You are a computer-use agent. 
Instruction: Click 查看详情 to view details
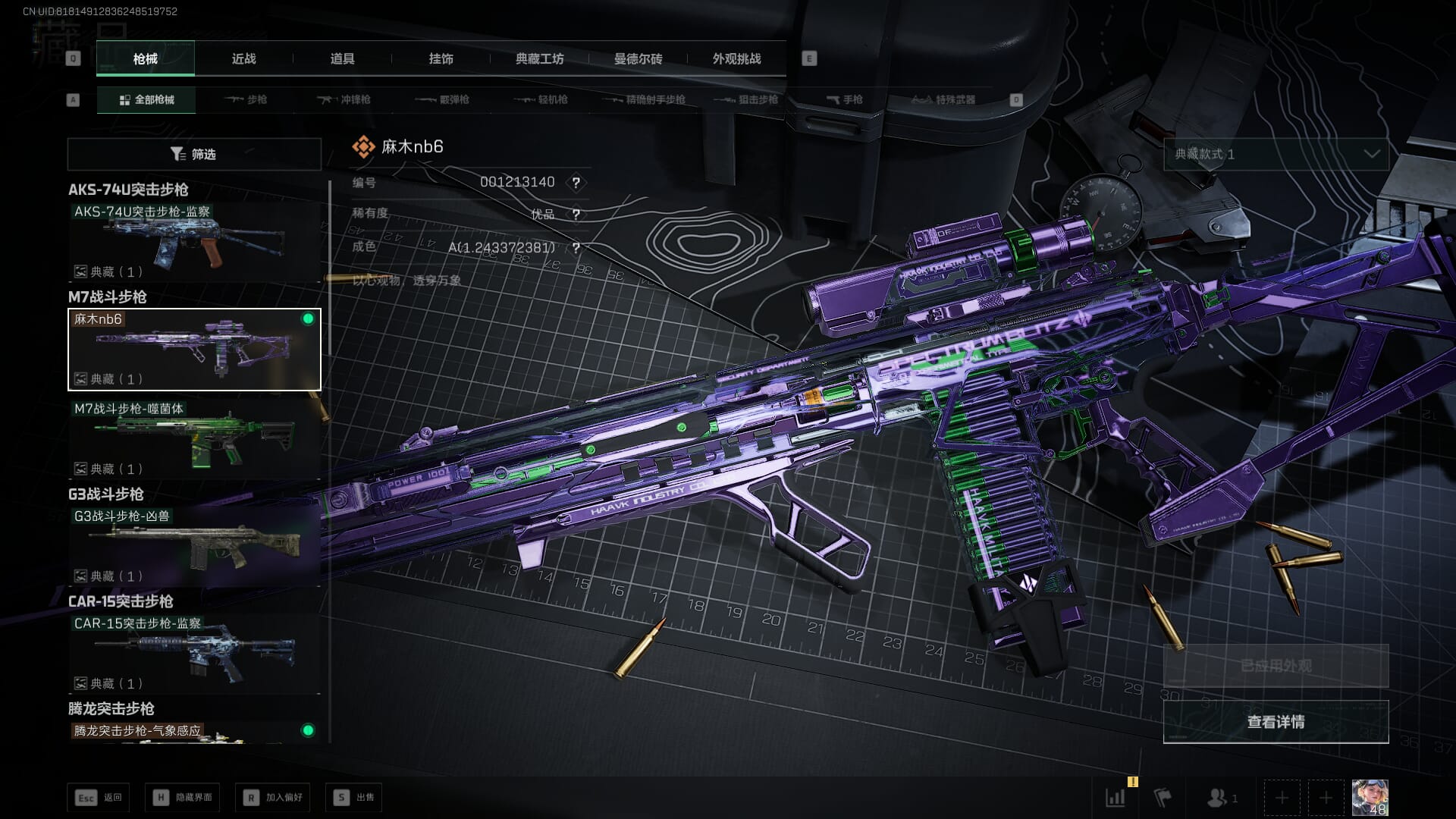coord(1276,722)
